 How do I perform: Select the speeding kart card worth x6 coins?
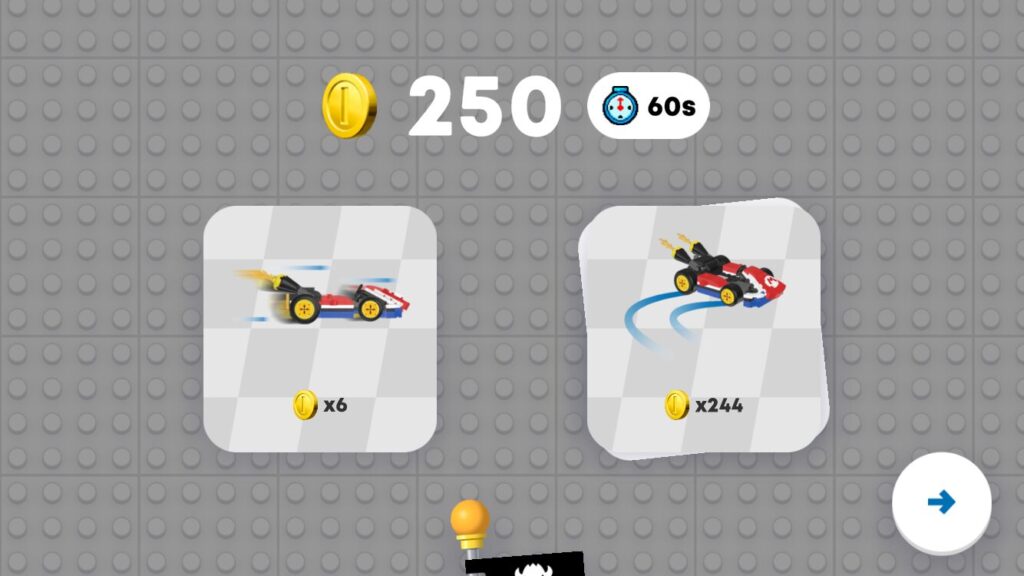pos(320,328)
